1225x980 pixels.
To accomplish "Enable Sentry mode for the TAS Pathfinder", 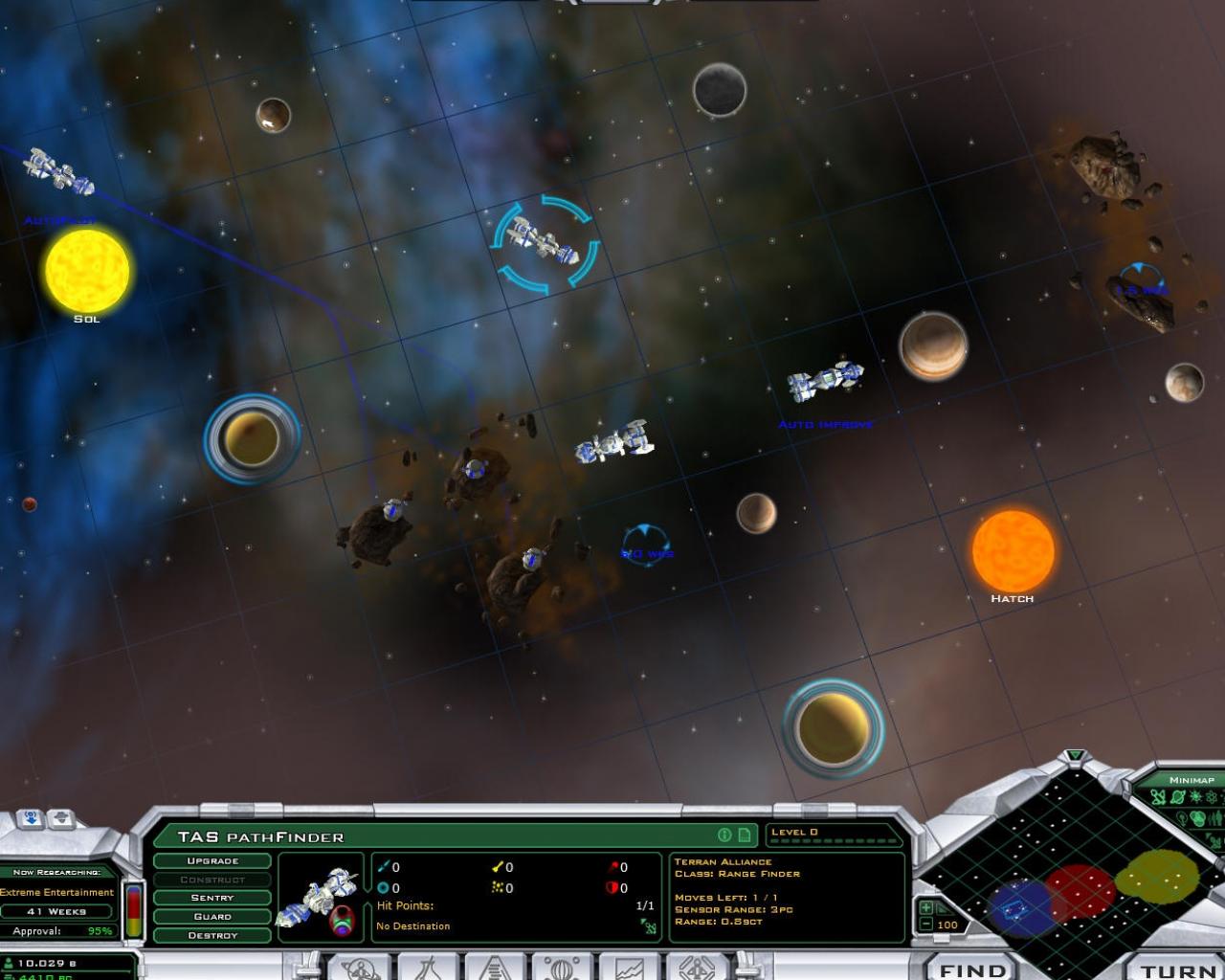I will 212,898.
